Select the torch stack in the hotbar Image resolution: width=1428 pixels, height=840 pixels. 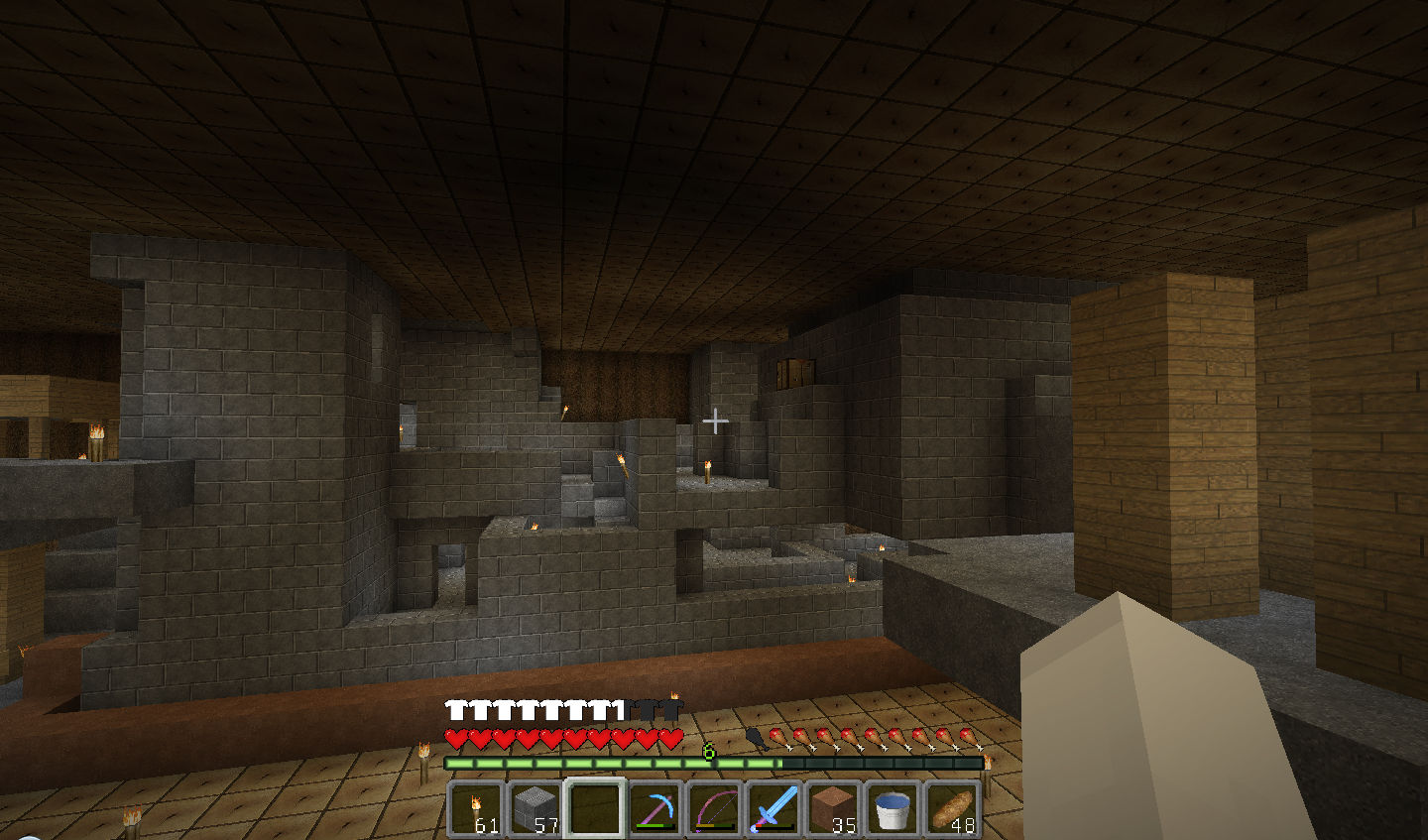click(x=477, y=808)
